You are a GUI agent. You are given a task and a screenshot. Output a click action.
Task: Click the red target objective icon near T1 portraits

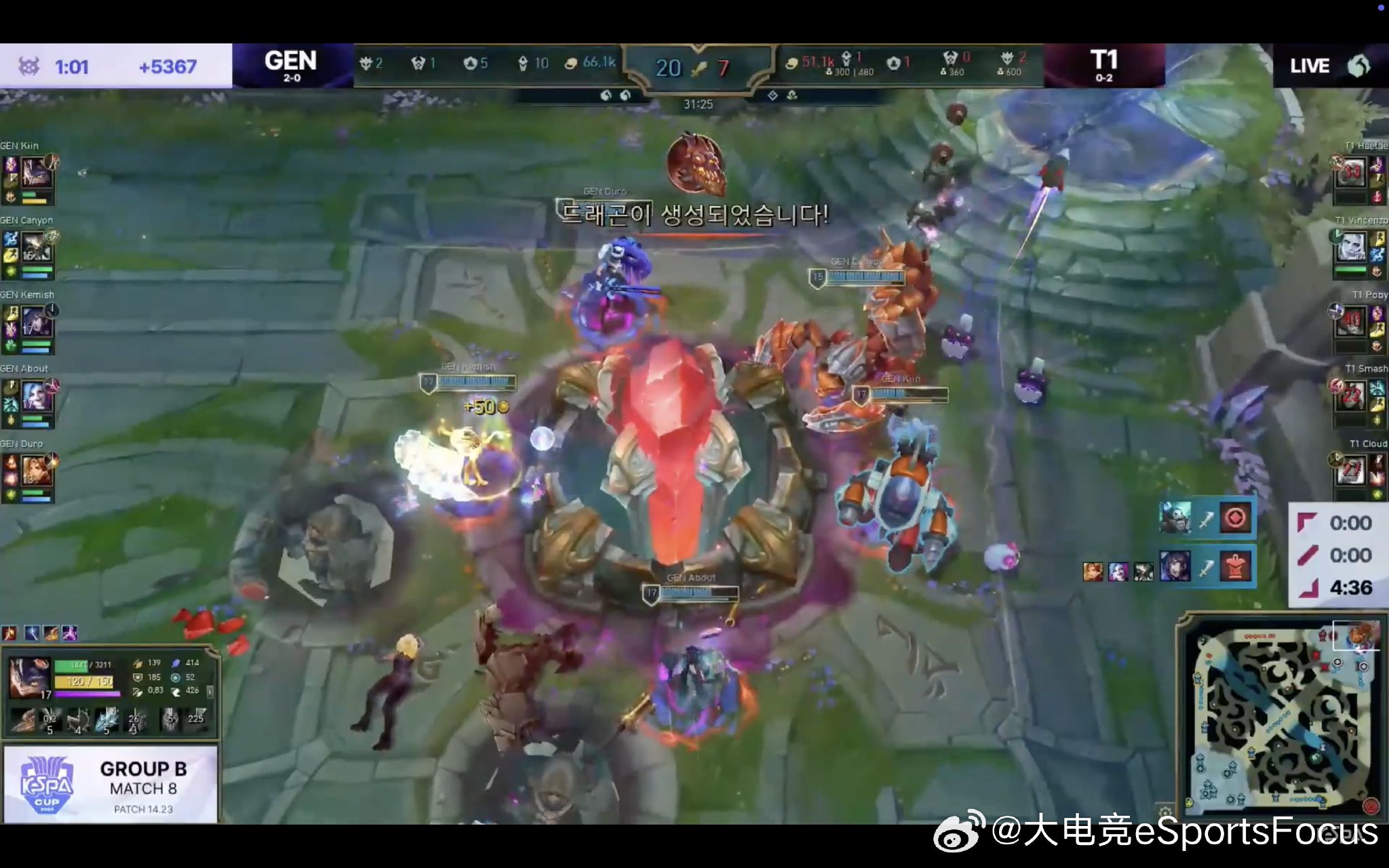[x=1236, y=518]
